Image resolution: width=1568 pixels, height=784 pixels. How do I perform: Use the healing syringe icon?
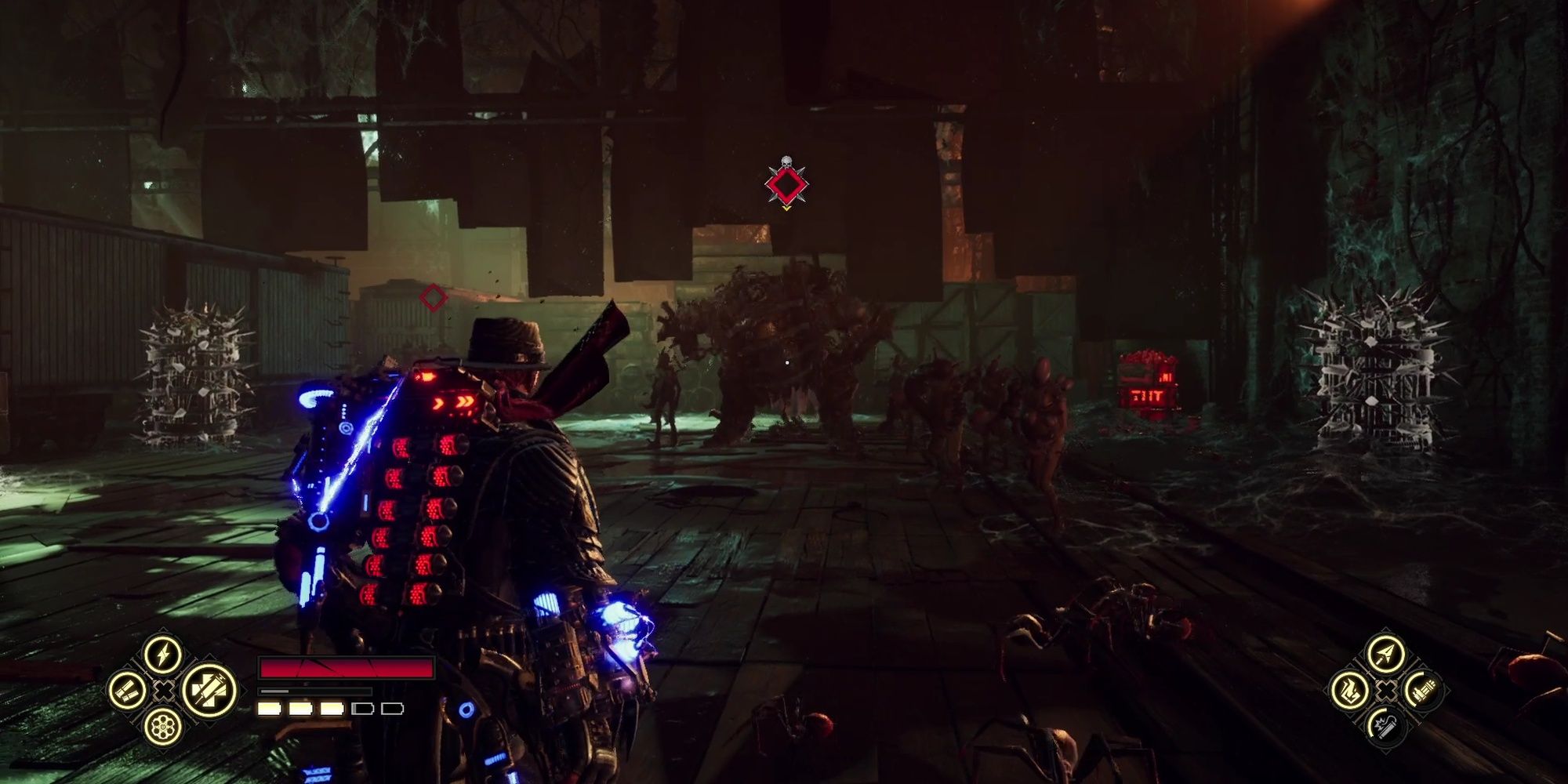coord(209,691)
